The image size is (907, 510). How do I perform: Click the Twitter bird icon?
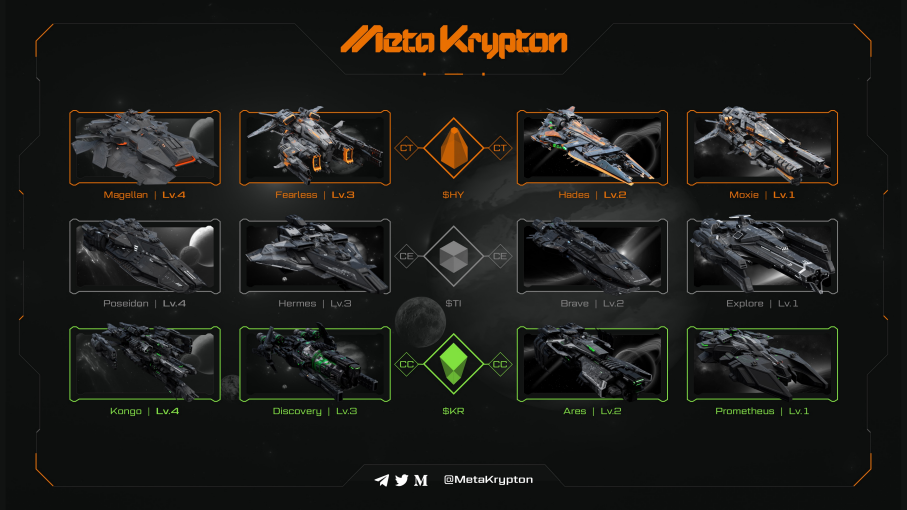pyautogui.click(x=402, y=480)
